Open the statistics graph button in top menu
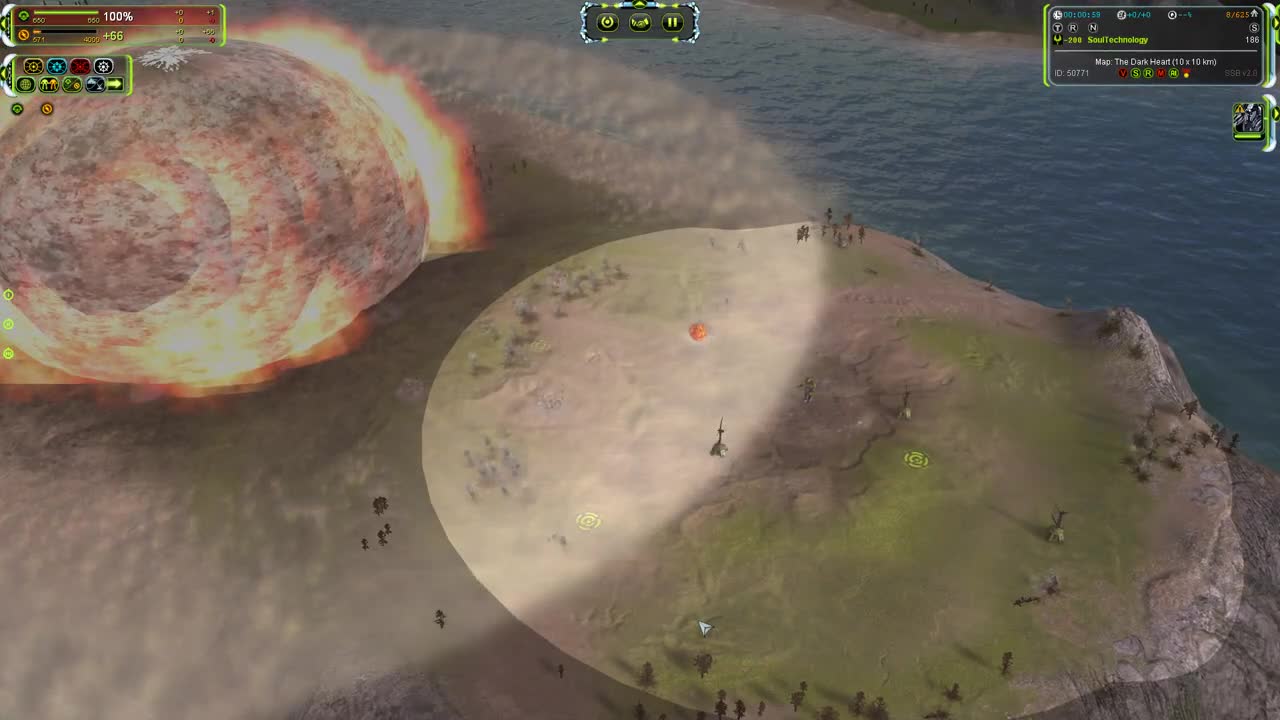Screen dimensions: 1280x720 pos(640,22)
